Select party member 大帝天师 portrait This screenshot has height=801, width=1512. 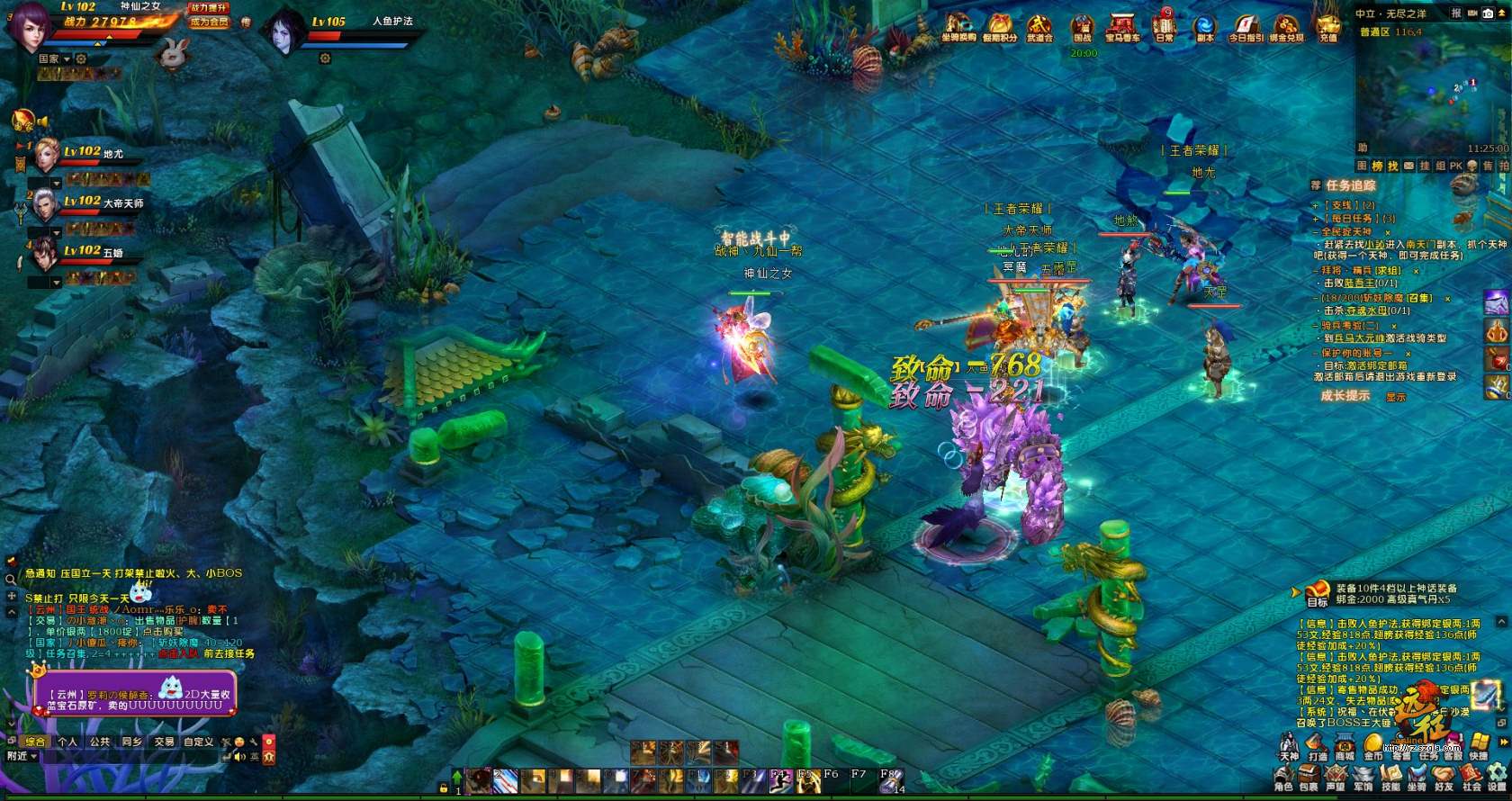pyautogui.click(x=46, y=207)
